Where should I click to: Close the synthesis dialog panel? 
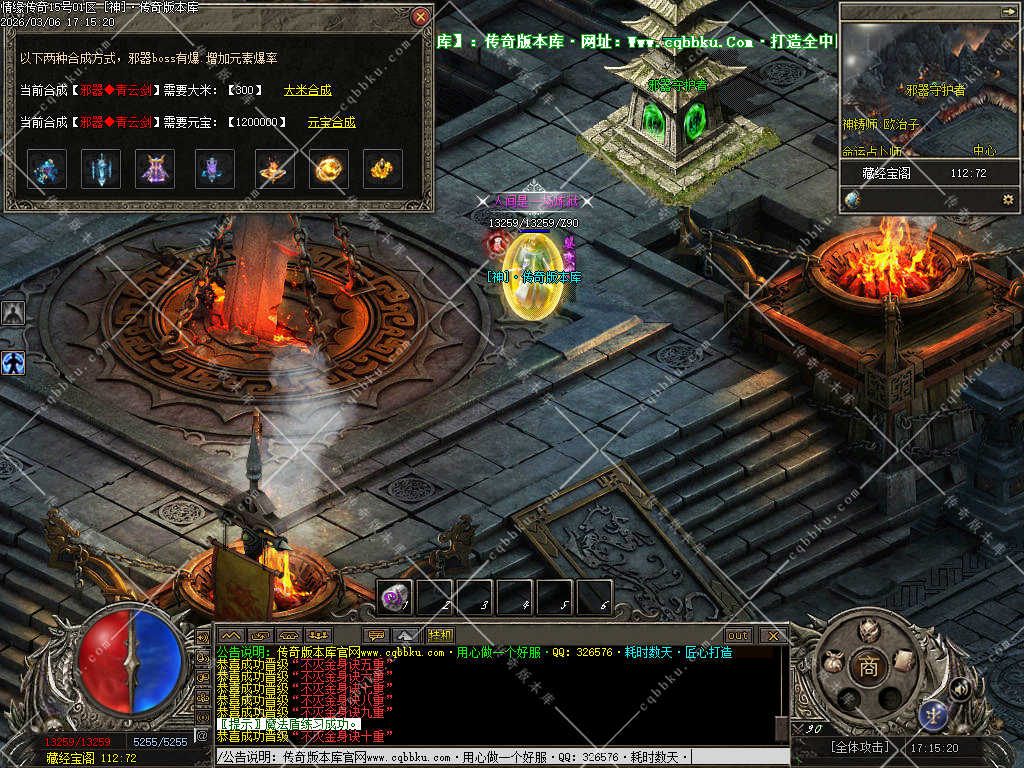click(x=421, y=16)
